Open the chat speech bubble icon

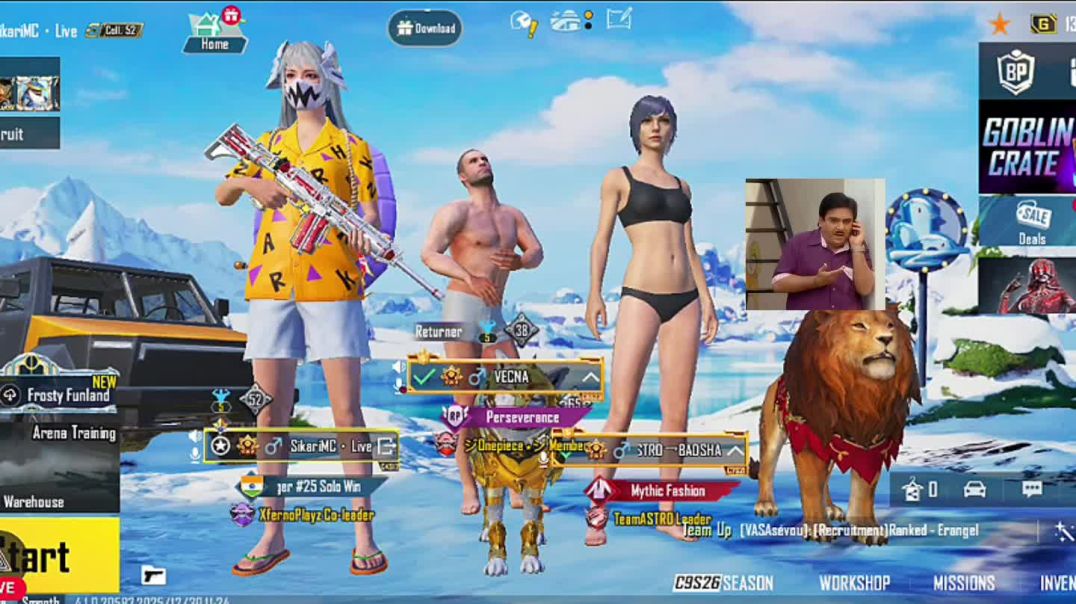click(1031, 489)
